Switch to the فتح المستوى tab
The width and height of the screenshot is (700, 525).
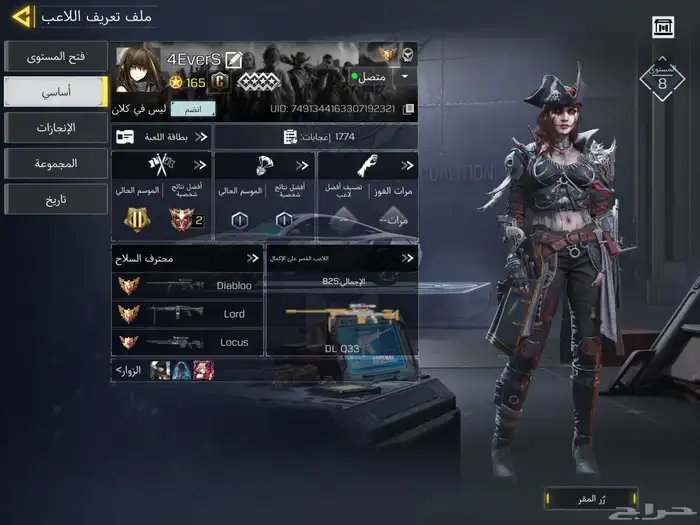[55, 56]
